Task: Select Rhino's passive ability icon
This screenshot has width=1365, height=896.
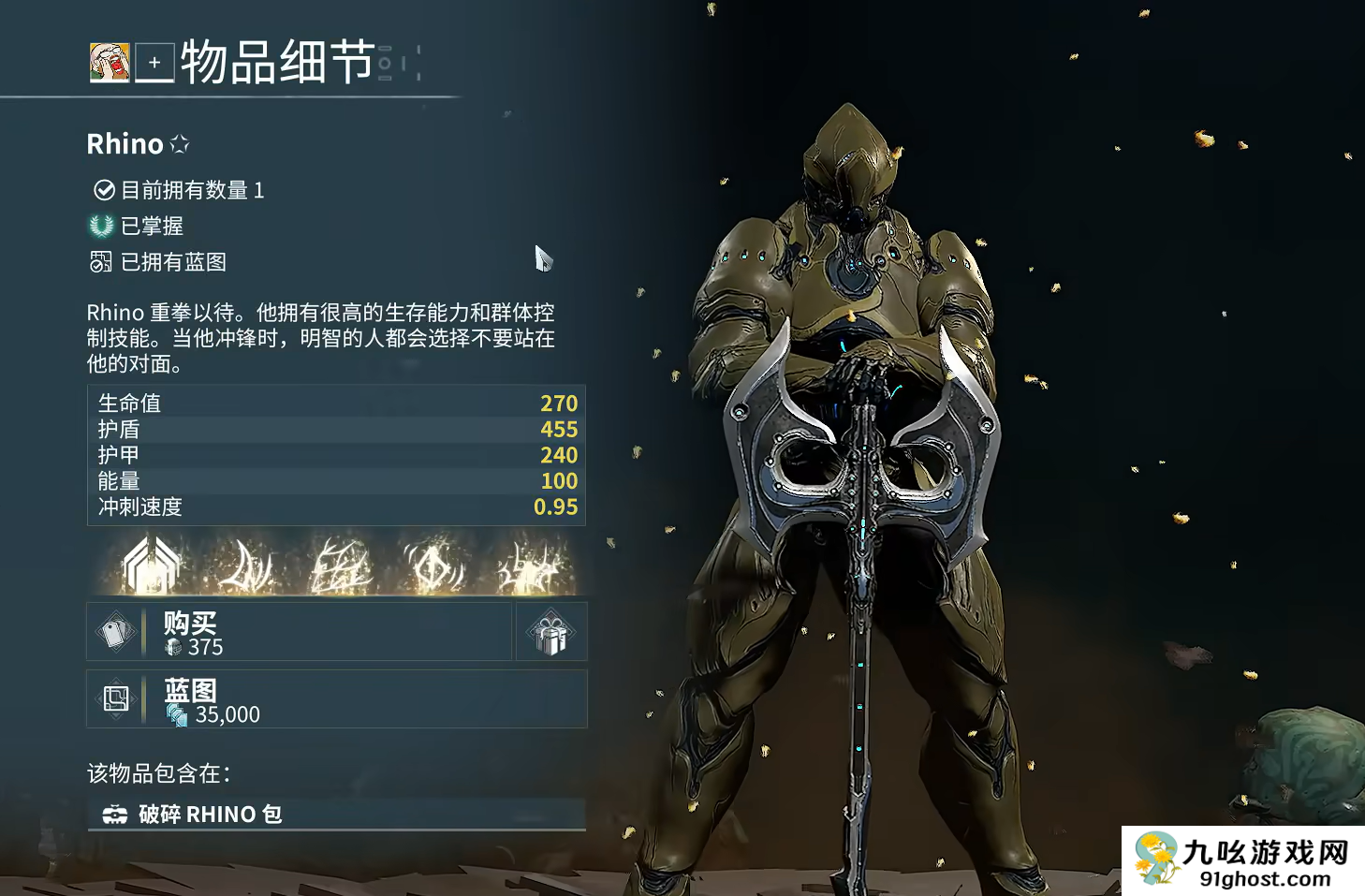Action: 150,562
